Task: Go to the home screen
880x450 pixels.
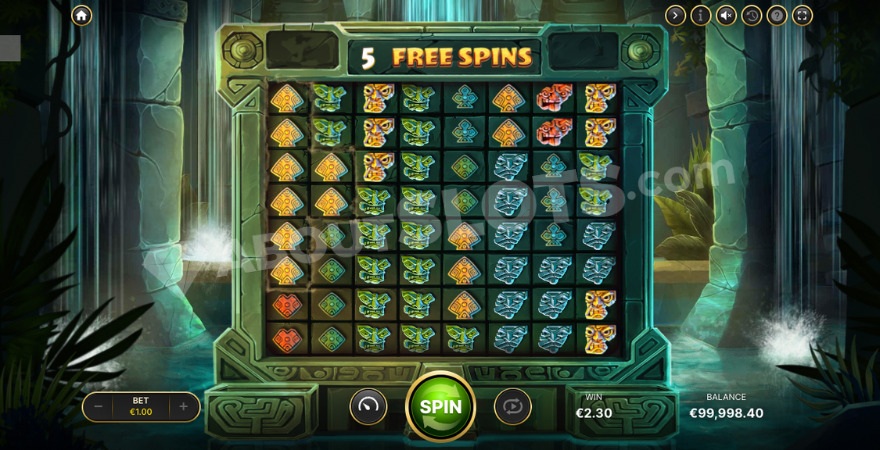Action: click(81, 15)
